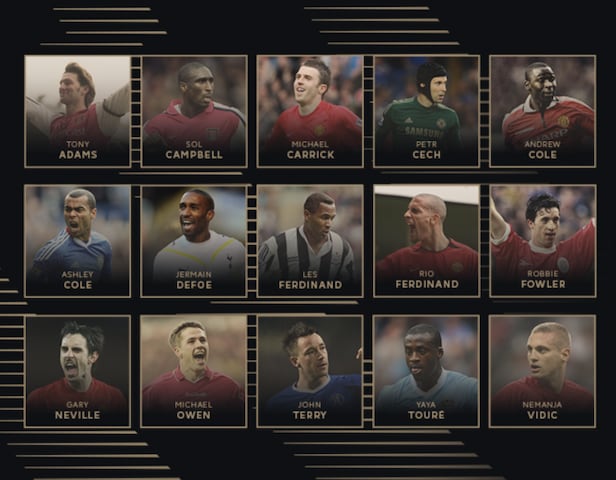Click the Andrew Cole player card

(x=542, y=110)
